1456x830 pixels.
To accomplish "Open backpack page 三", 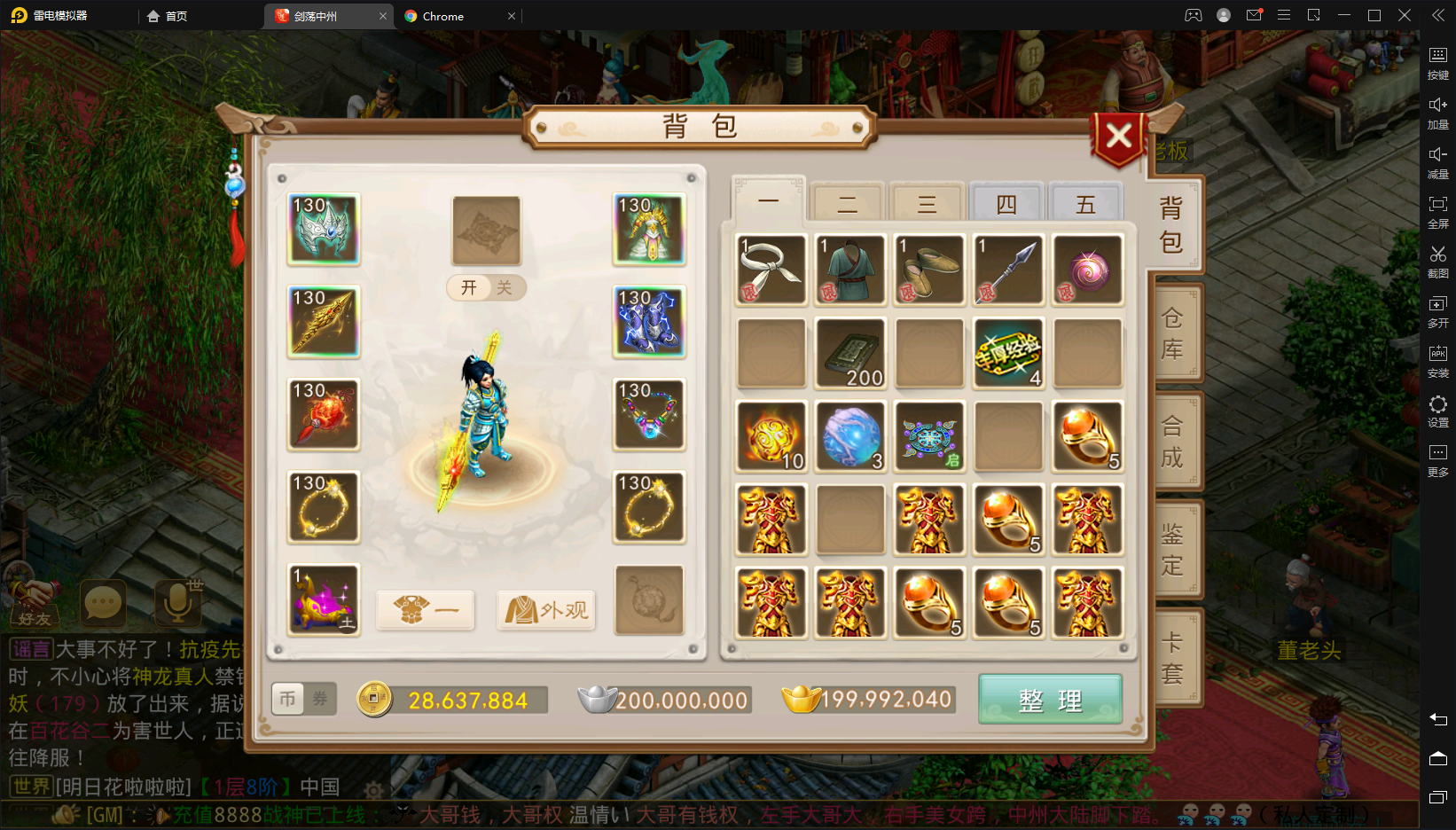I will 927,205.
